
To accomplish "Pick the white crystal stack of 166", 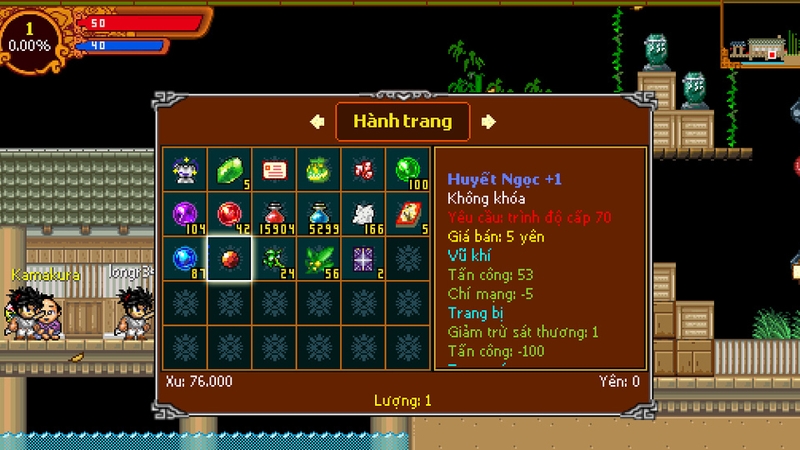I will (x=363, y=214).
